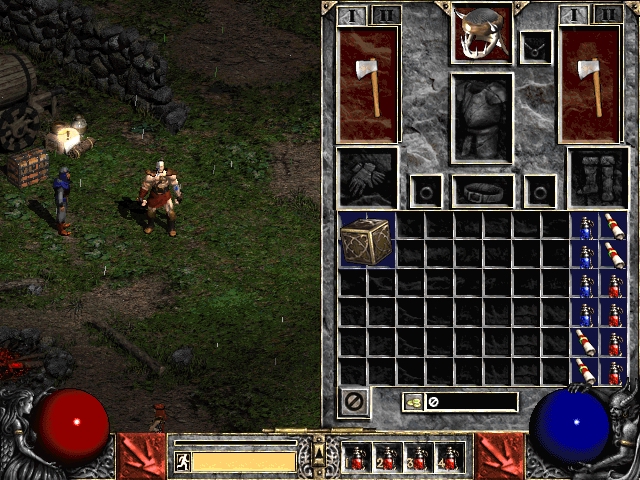Use the potion in belt slot 4
640x480 pixels.
449,457
